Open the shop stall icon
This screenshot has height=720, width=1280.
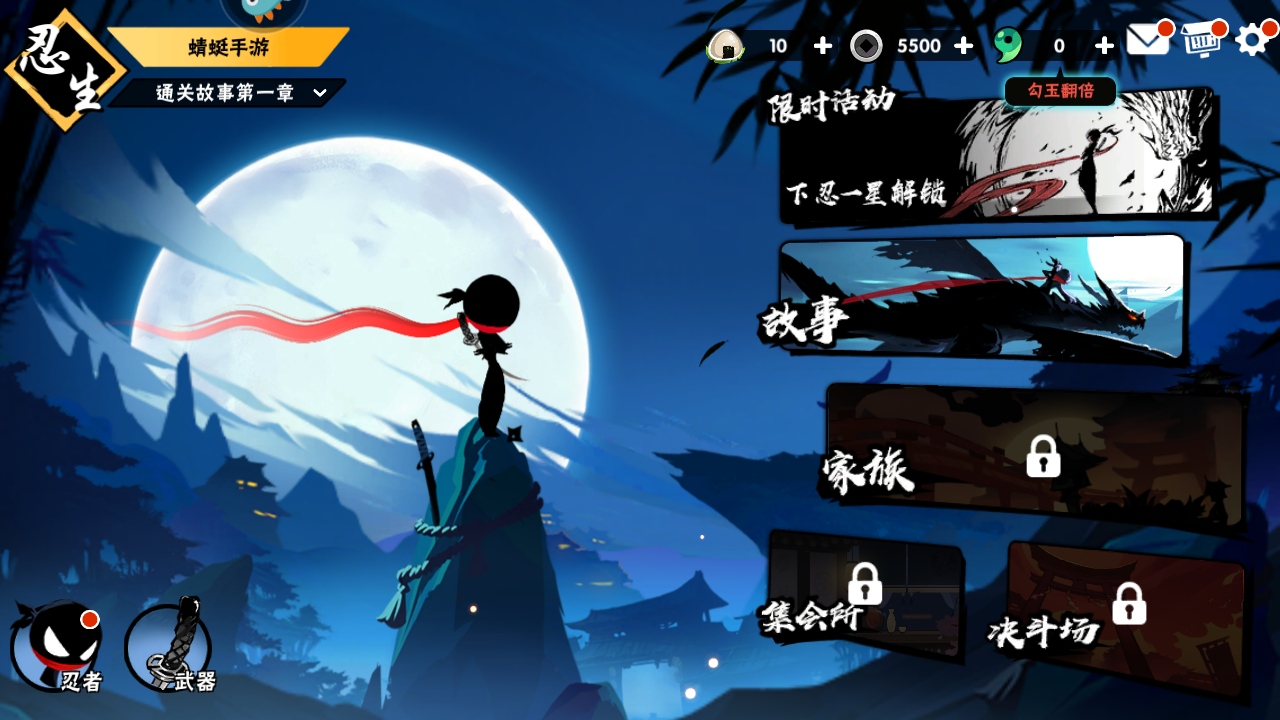coord(1203,40)
